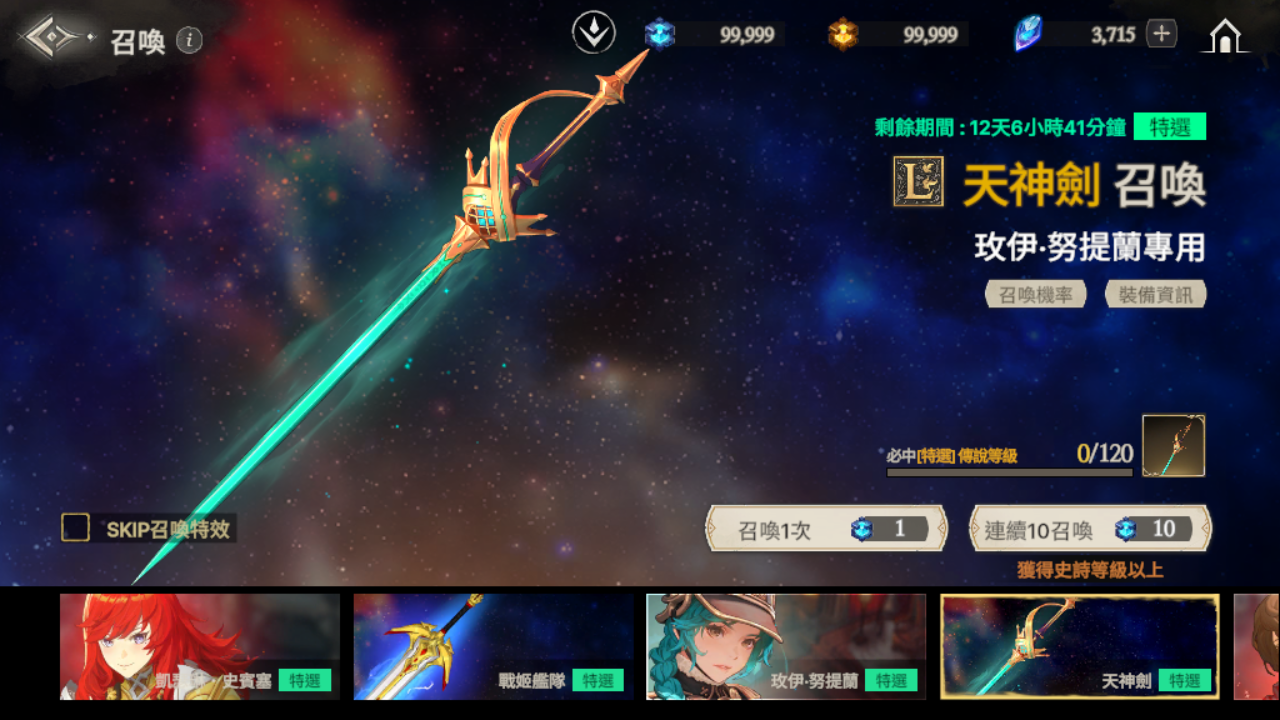Open the summon info (i) icon

(x=189, y=40)
